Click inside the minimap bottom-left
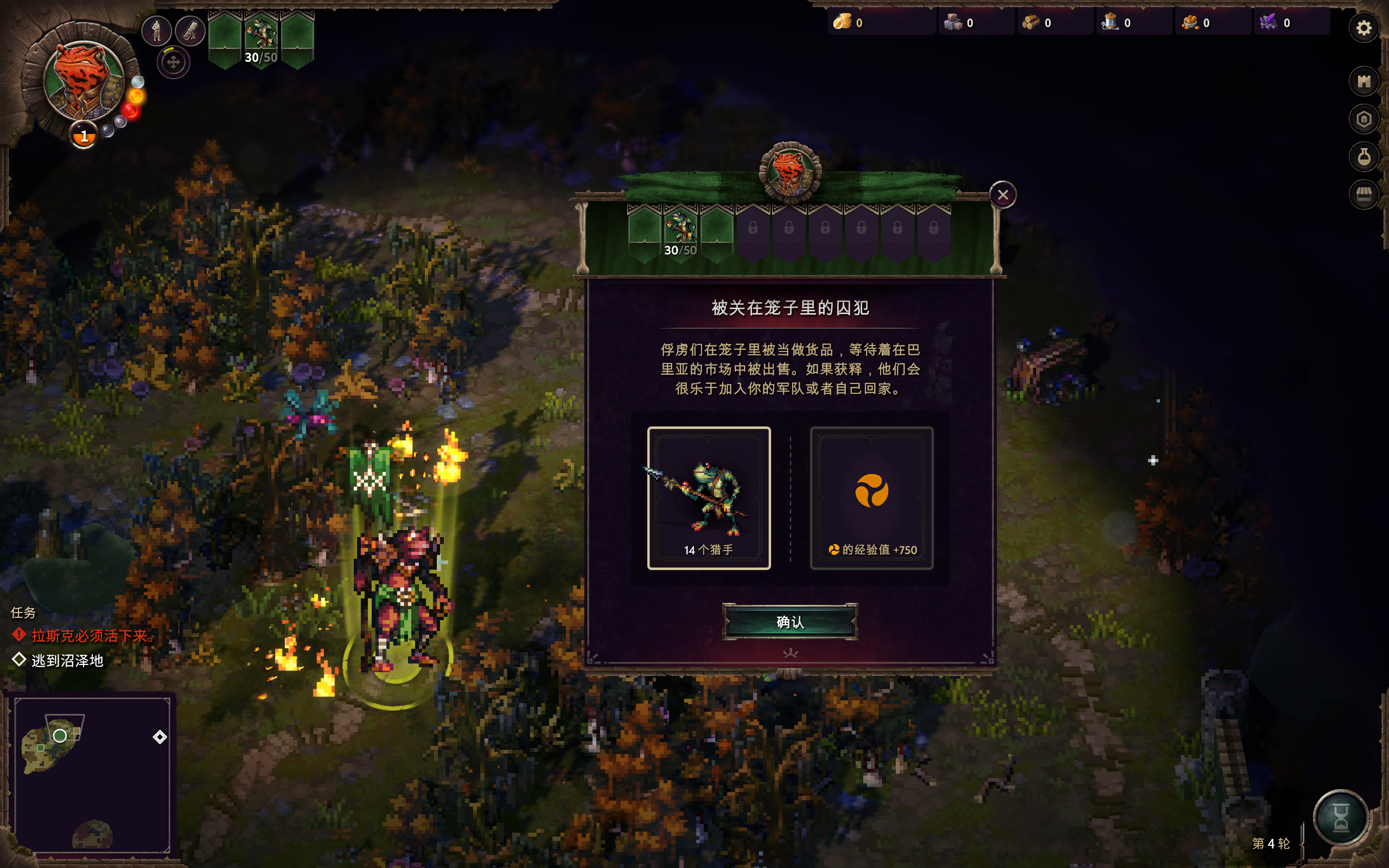 pos(92,775)
